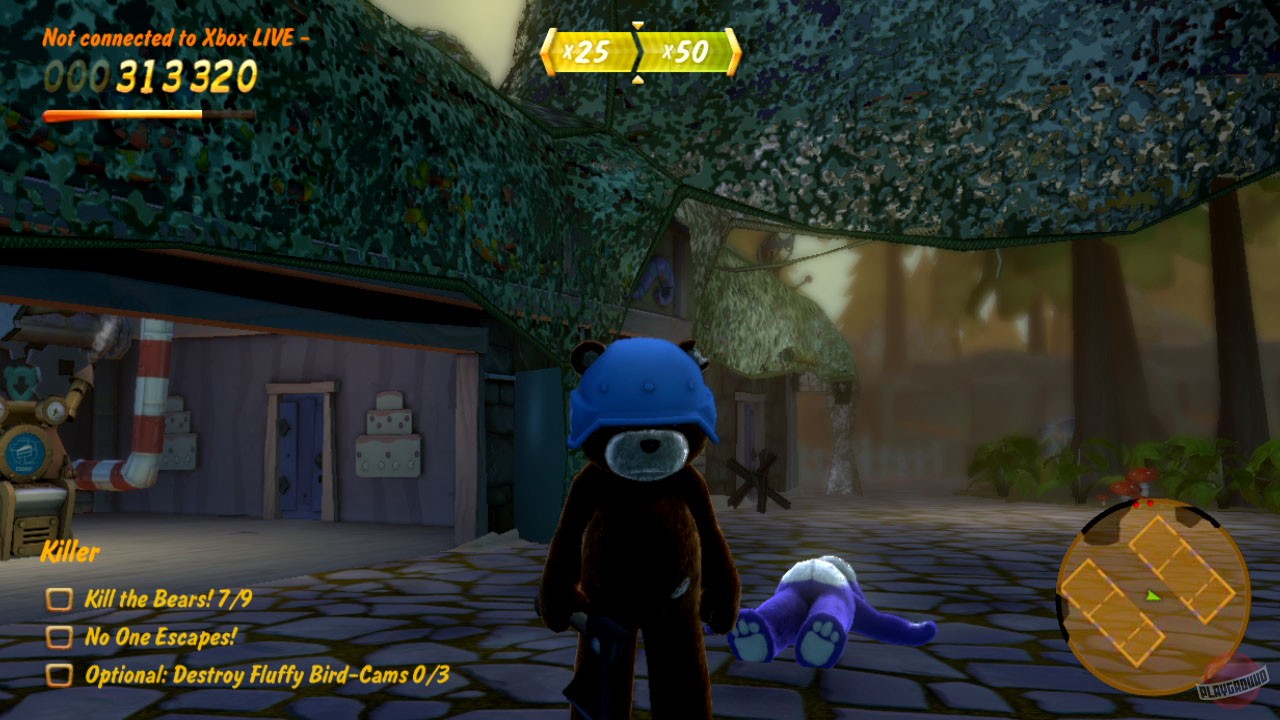Click the left orange bracket of the multiplier banner
This screenshot has height=720, width=1280.
pos(549,50)
